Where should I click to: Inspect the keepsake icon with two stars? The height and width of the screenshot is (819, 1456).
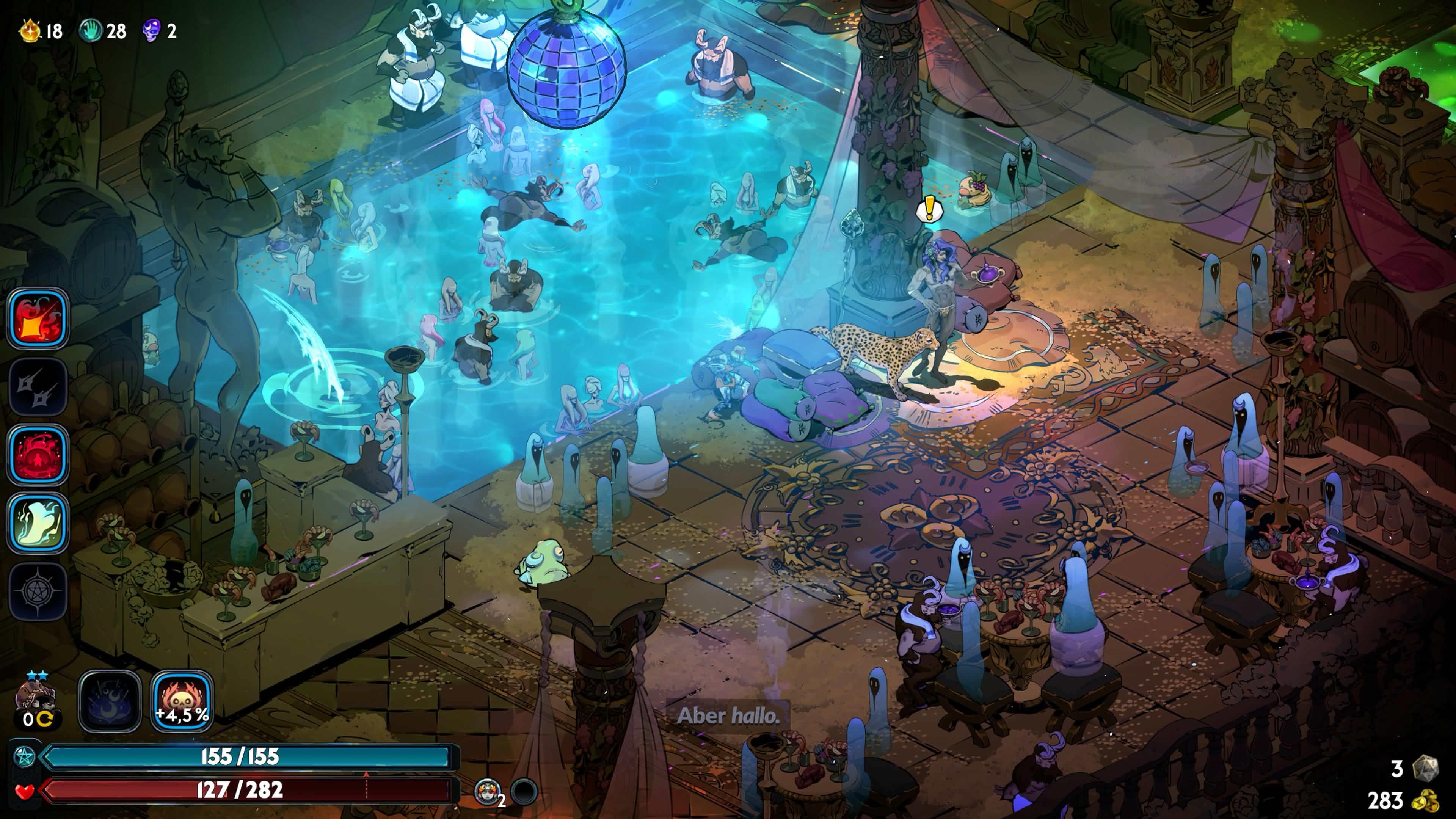point(36,698)
